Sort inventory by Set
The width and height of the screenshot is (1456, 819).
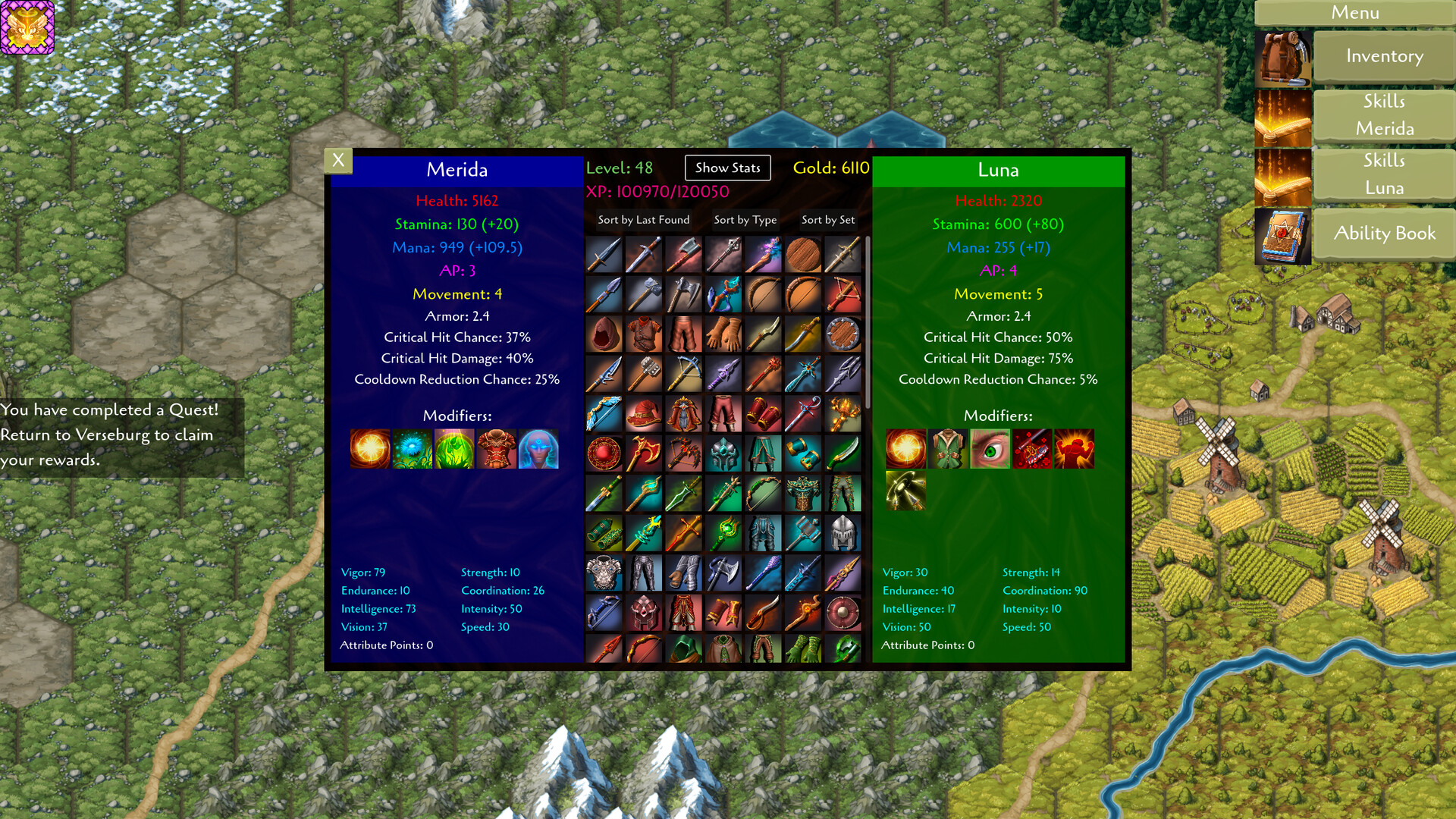coord(827,220)
